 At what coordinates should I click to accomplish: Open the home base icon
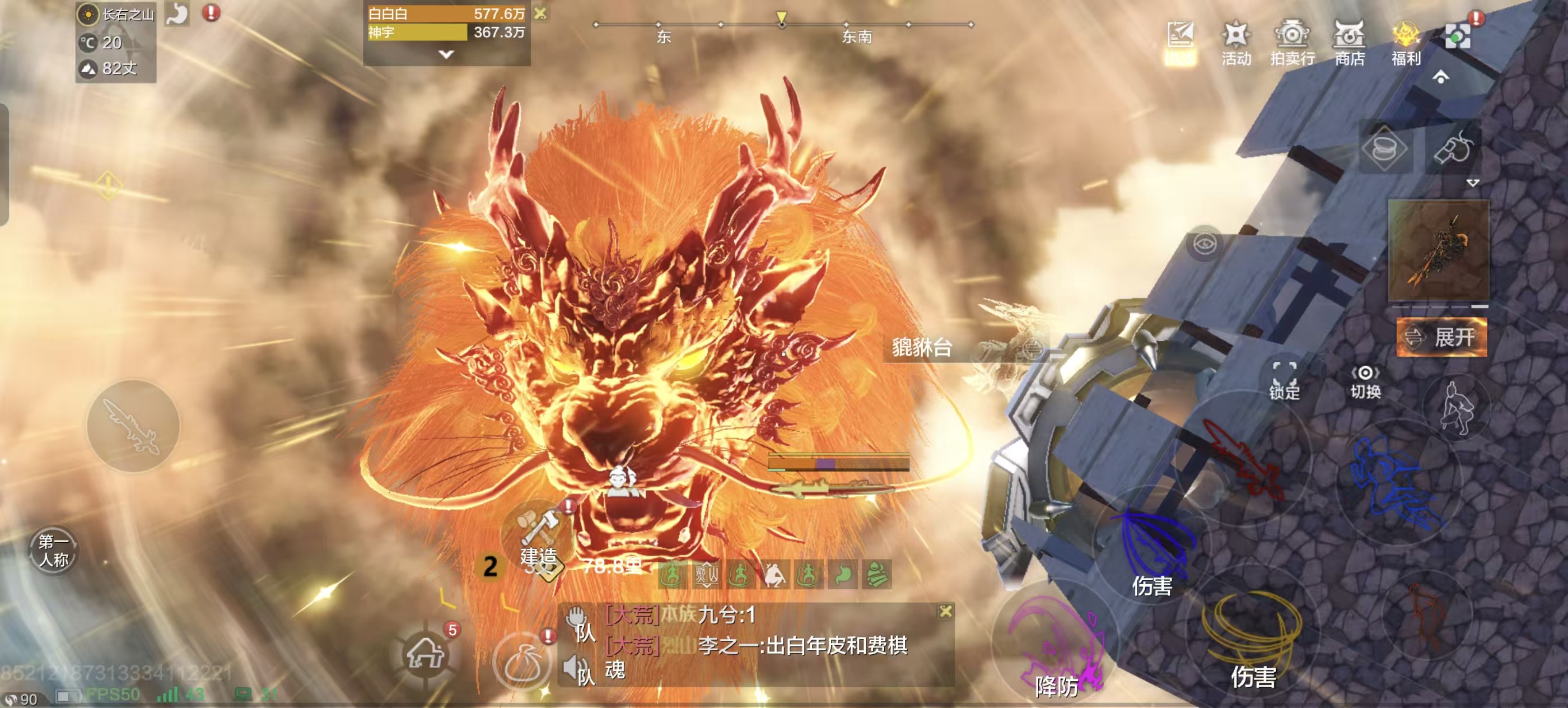(x=426, y=654)
